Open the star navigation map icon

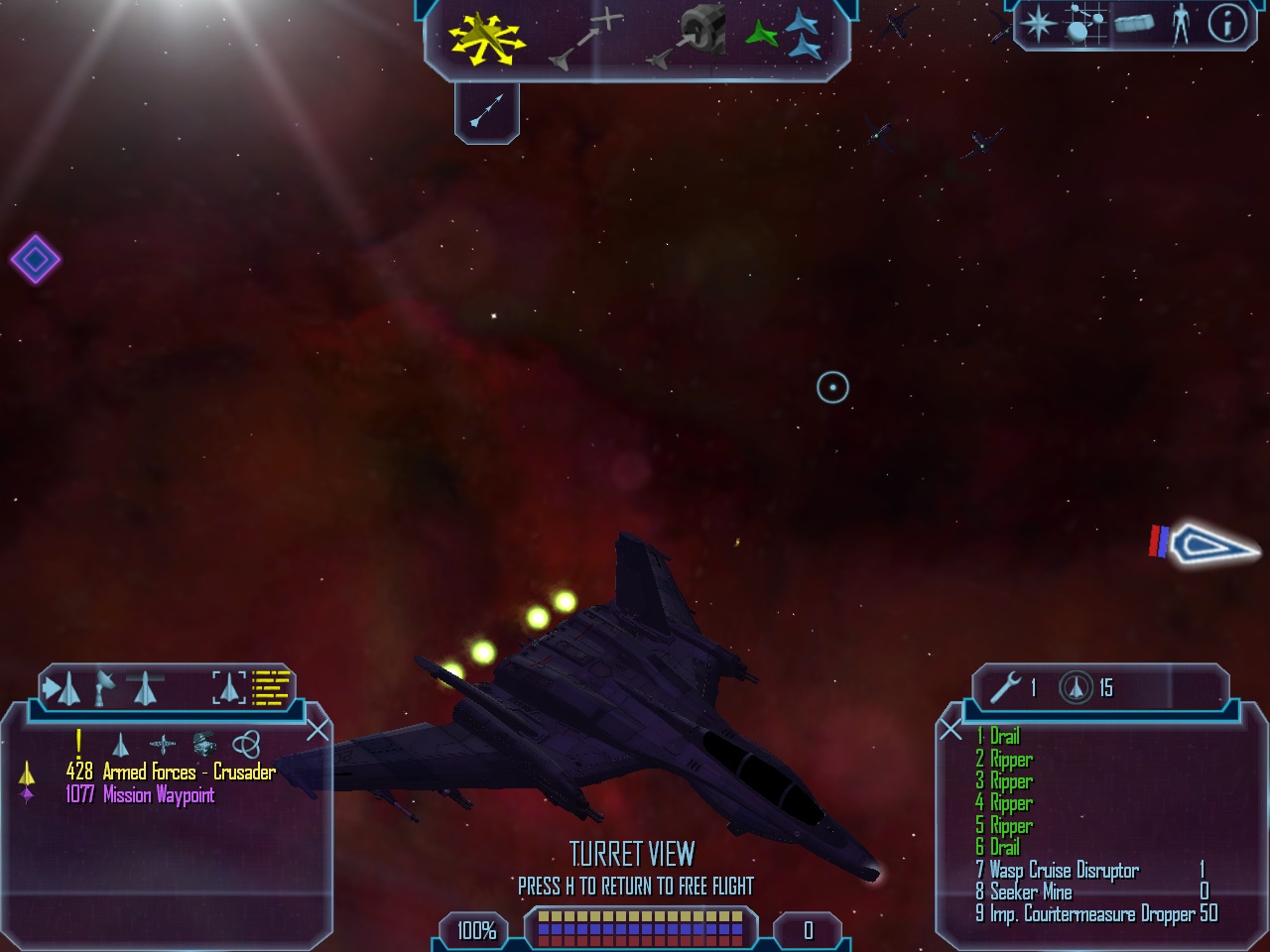(x=1038, y=24)
